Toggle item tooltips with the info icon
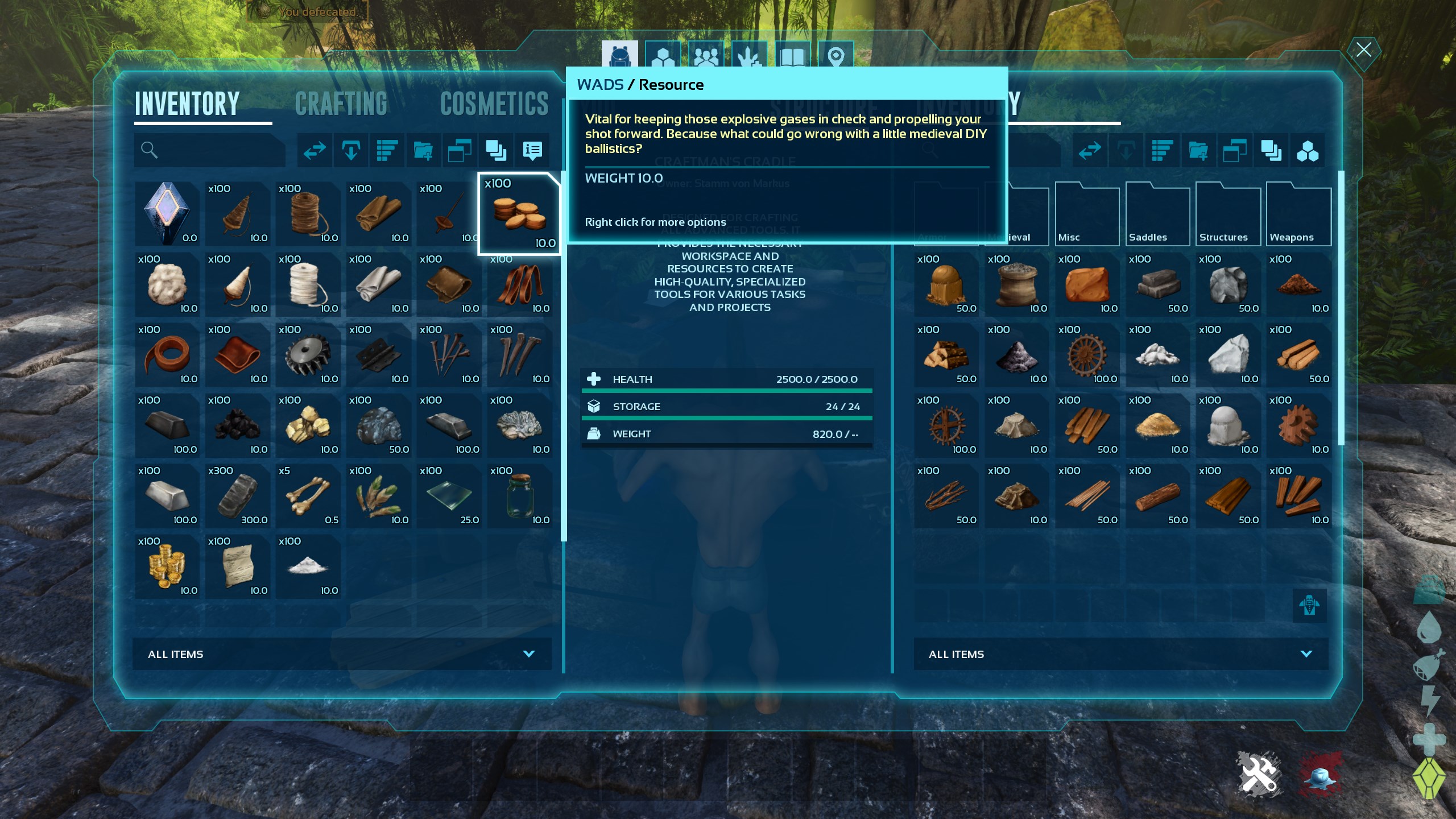 532,151
